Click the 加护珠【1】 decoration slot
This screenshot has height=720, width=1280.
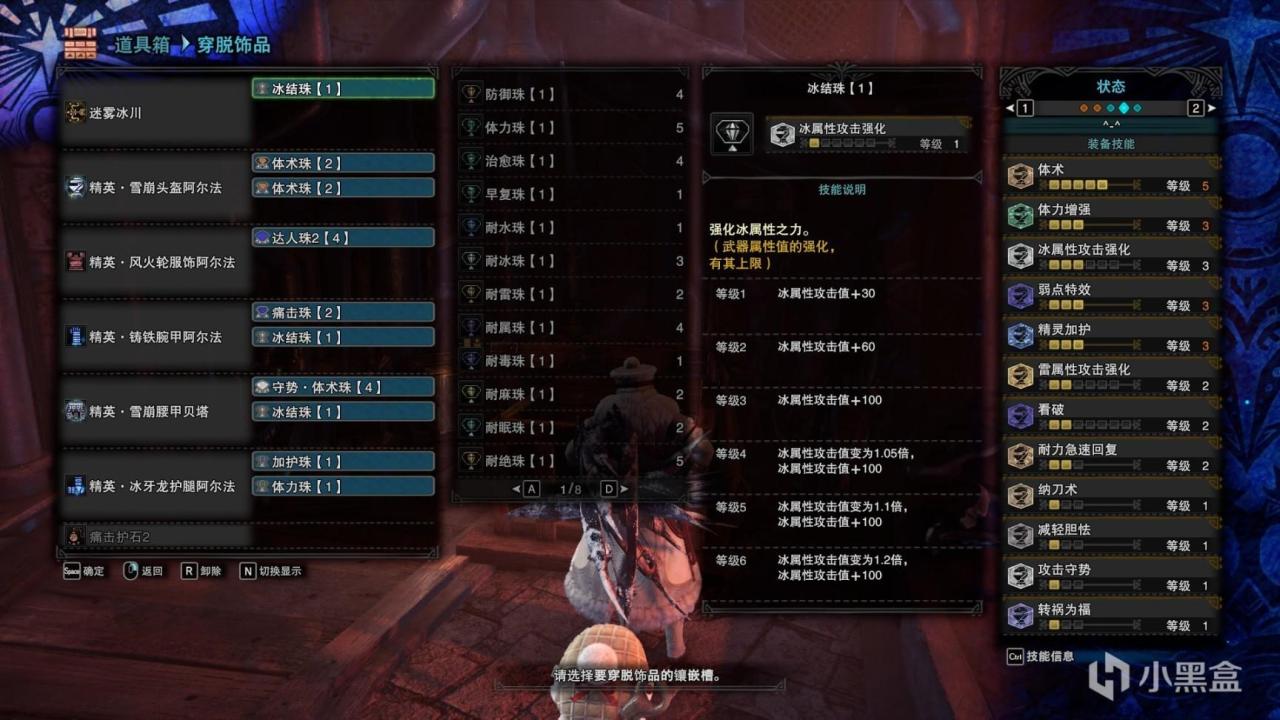tap(343, 462)
